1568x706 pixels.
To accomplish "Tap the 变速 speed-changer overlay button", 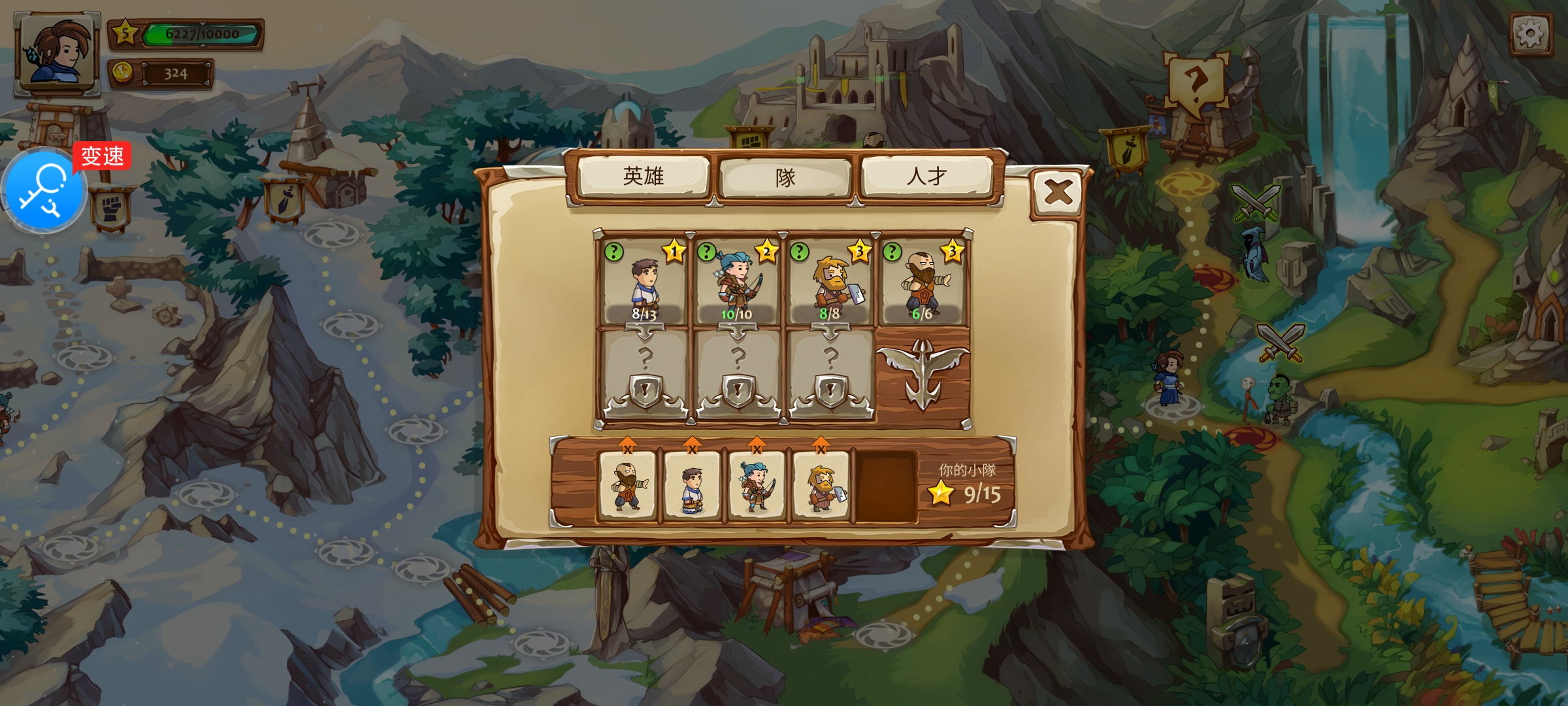I will point(44,190).
